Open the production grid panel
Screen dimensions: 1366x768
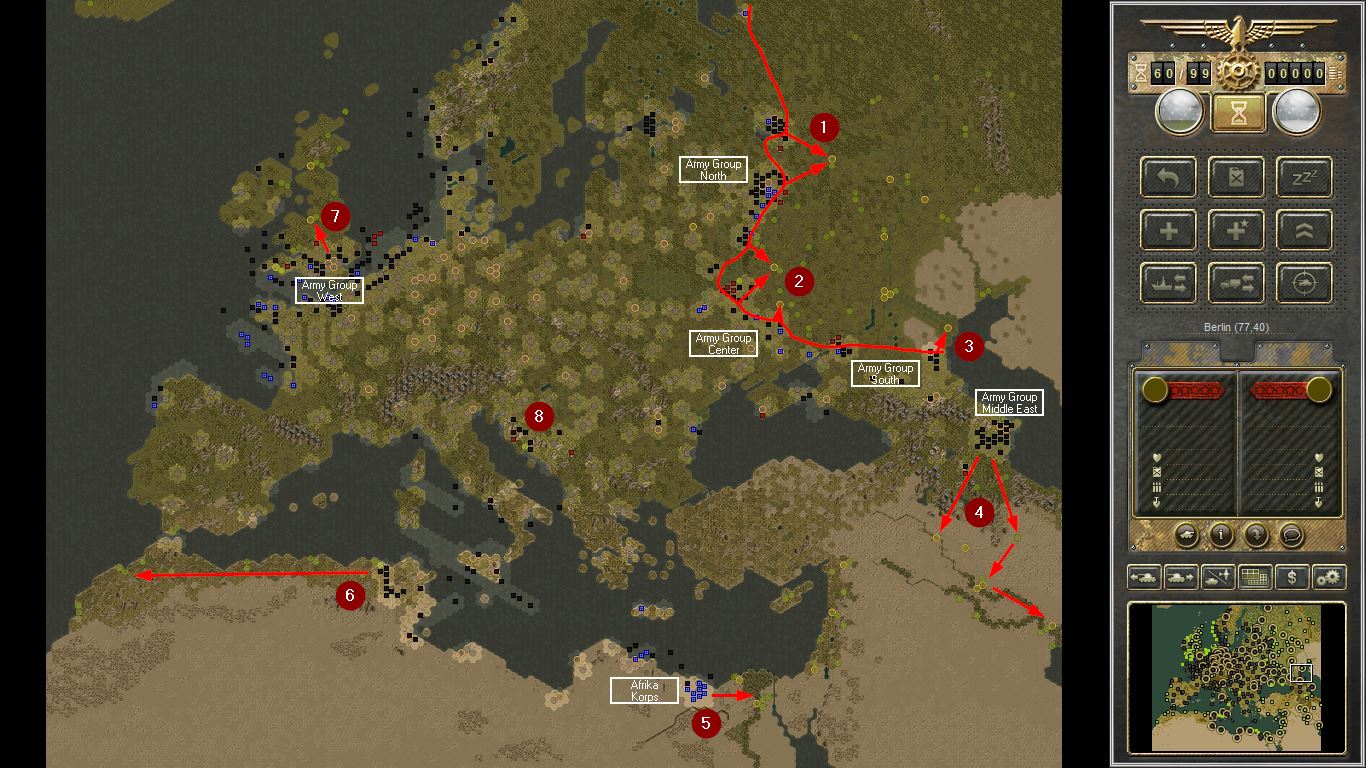point(1253,577)
